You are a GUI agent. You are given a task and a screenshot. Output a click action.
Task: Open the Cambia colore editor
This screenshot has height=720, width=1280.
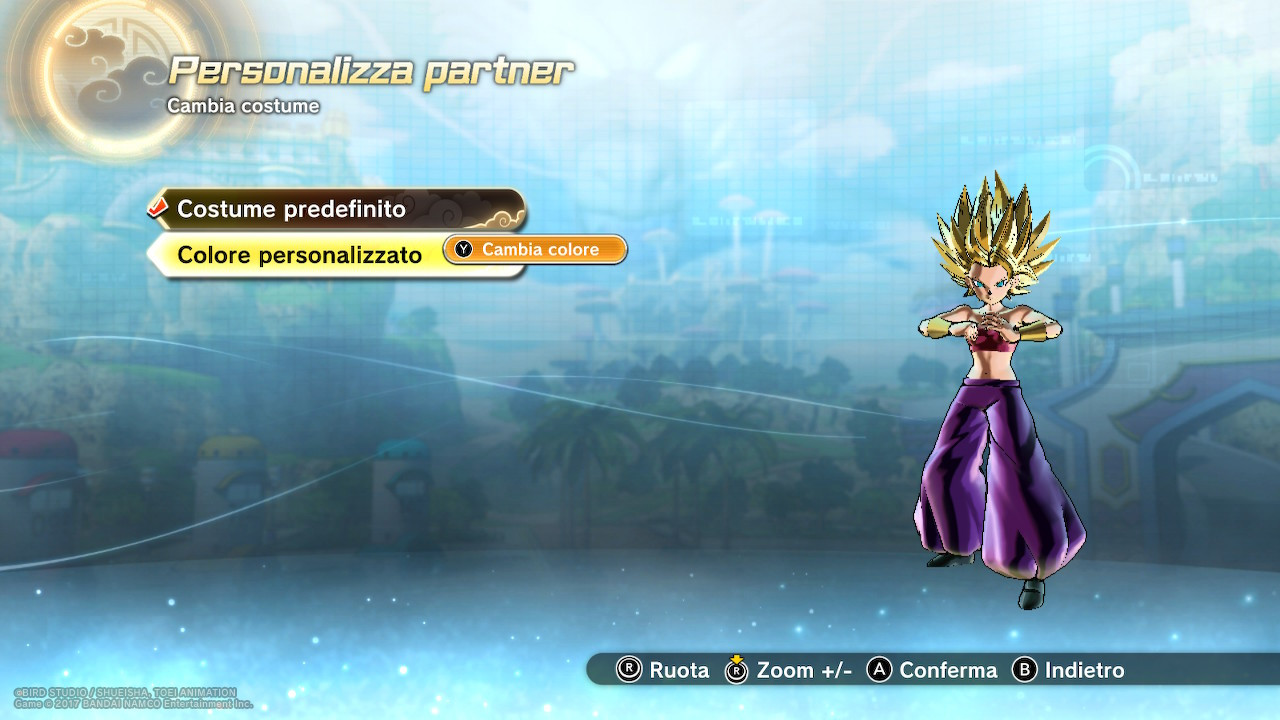[534, 249]
